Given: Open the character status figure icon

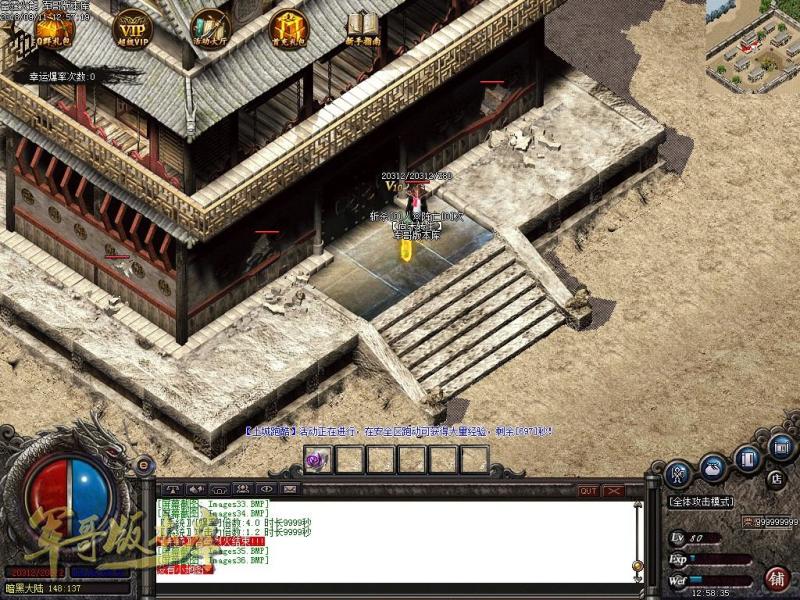Looking at the screenshot, I should (680, 471).
